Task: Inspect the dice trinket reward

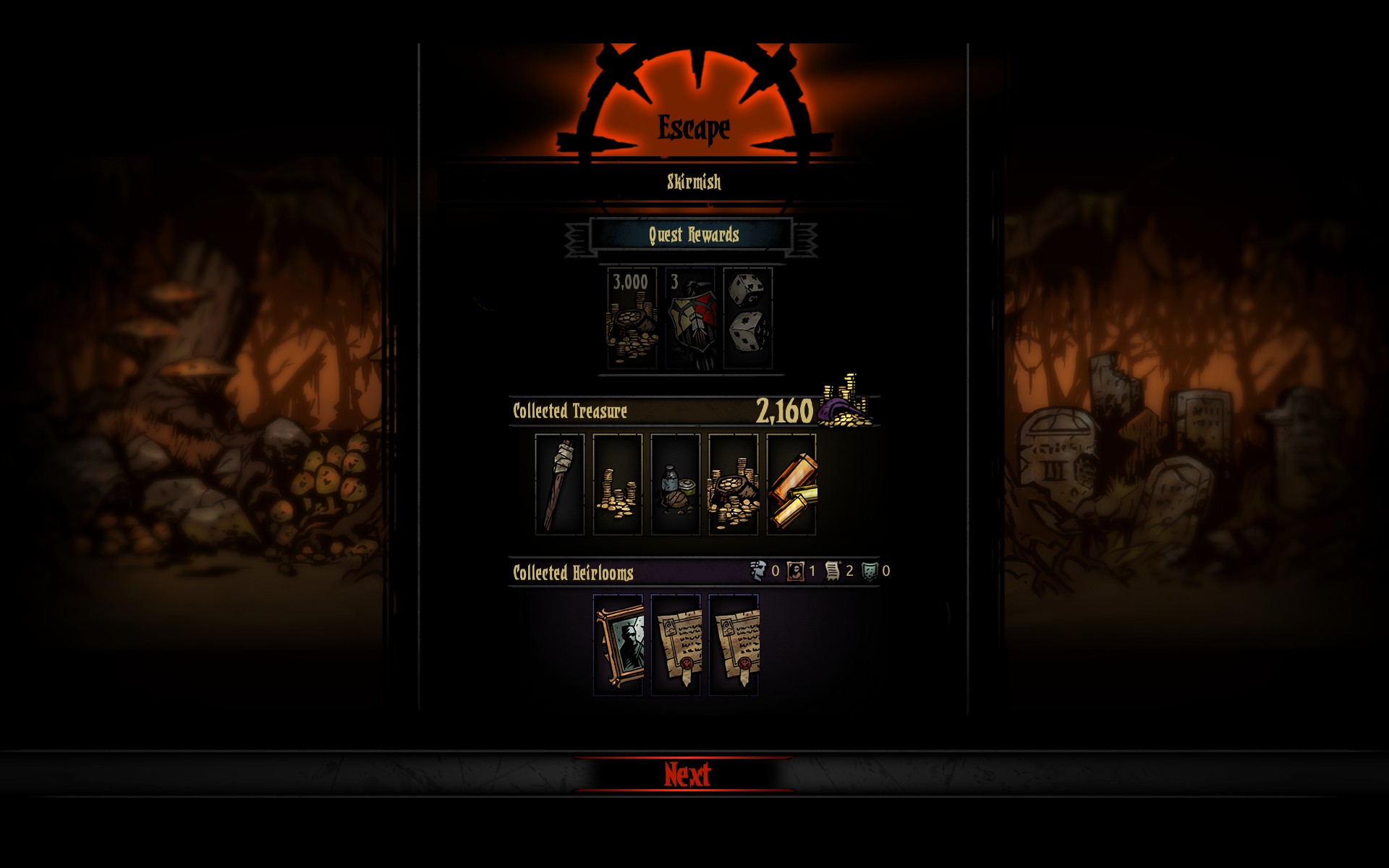Action: [748, 318]
